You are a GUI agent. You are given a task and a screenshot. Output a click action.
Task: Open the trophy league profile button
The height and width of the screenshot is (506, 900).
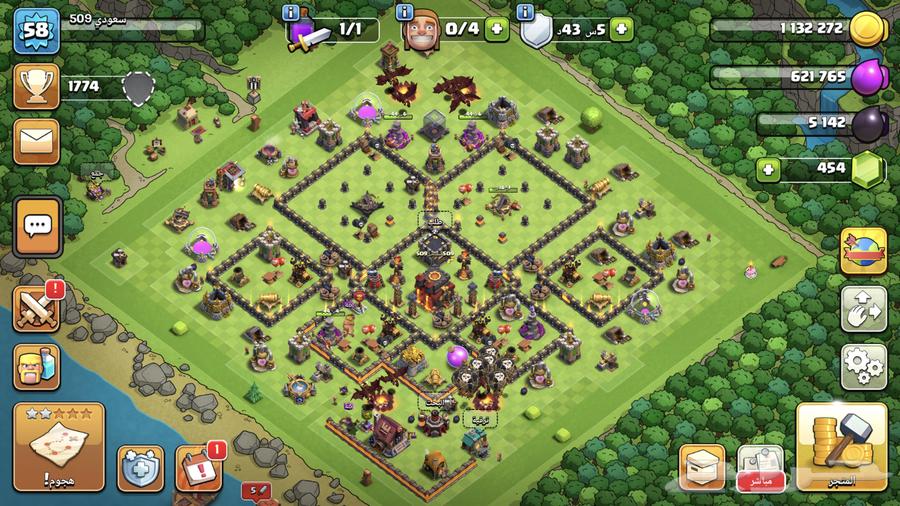tap(36, 87)
